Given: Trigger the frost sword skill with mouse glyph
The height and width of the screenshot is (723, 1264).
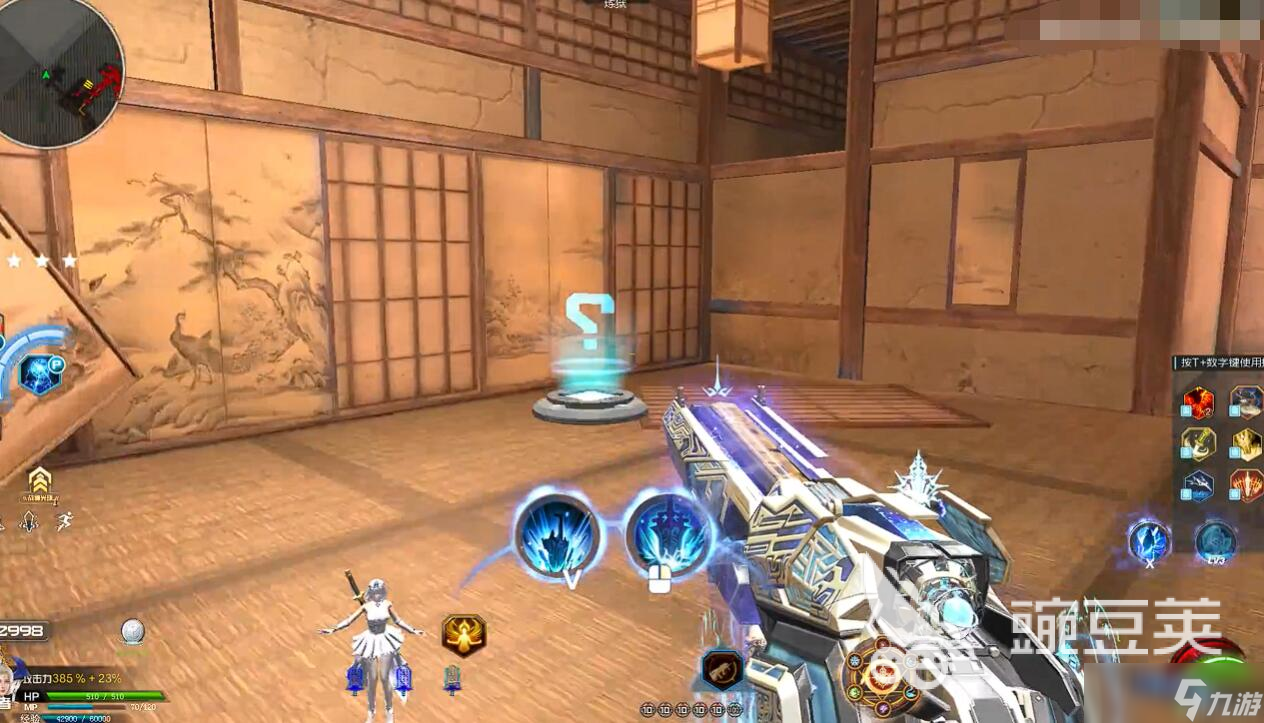Looking at the screenshot, I should [x=667, y=536].
